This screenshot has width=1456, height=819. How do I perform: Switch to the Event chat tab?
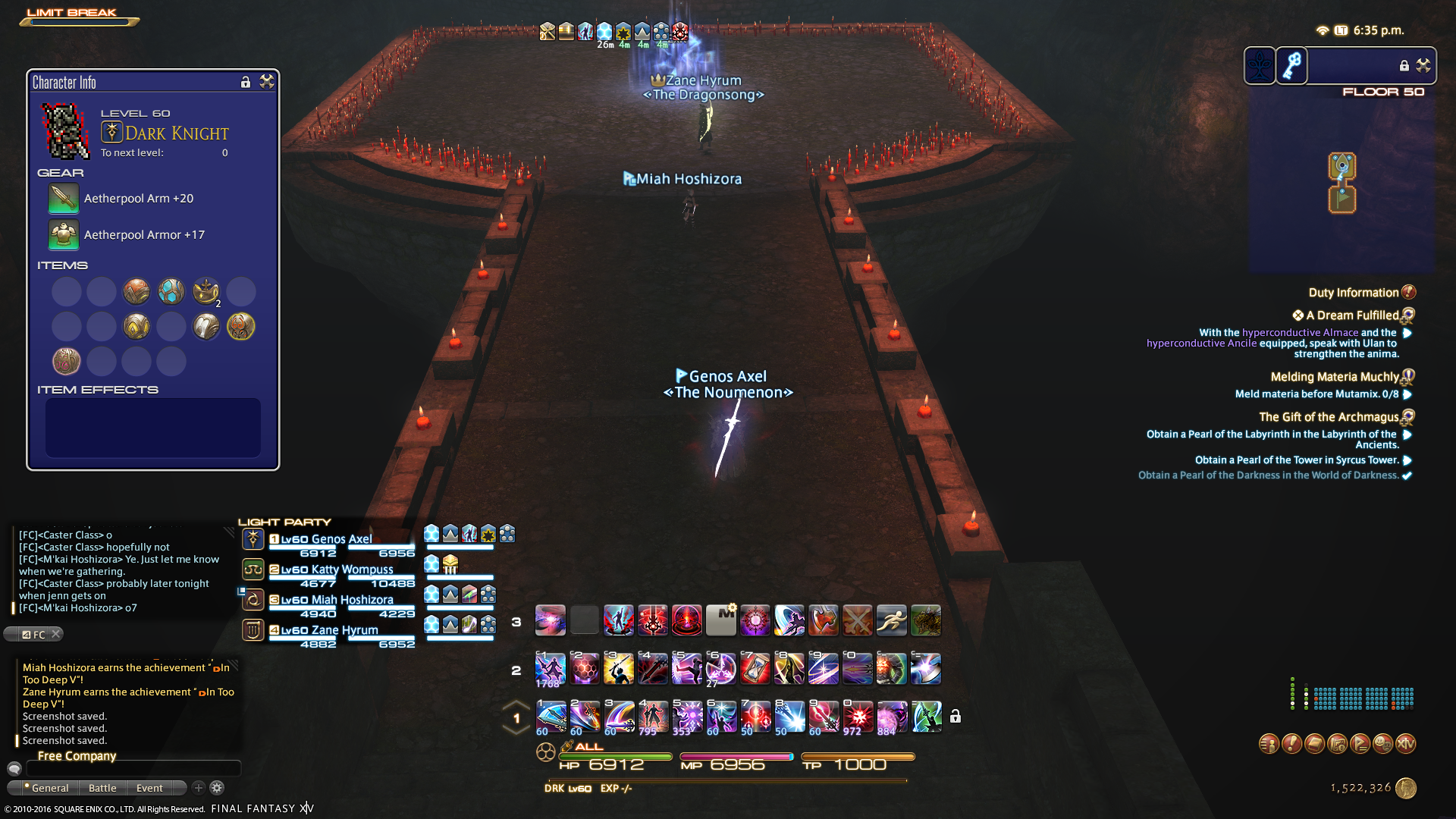coord(149,789)
